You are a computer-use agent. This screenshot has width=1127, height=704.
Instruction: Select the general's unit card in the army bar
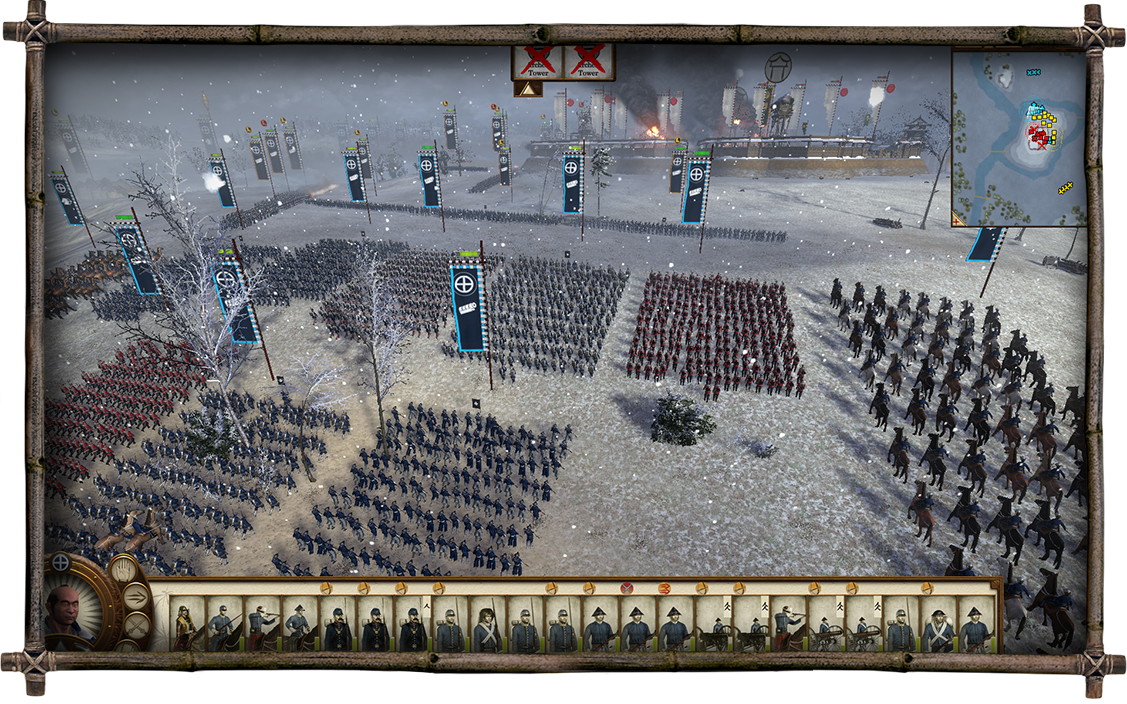pos(186,625)
